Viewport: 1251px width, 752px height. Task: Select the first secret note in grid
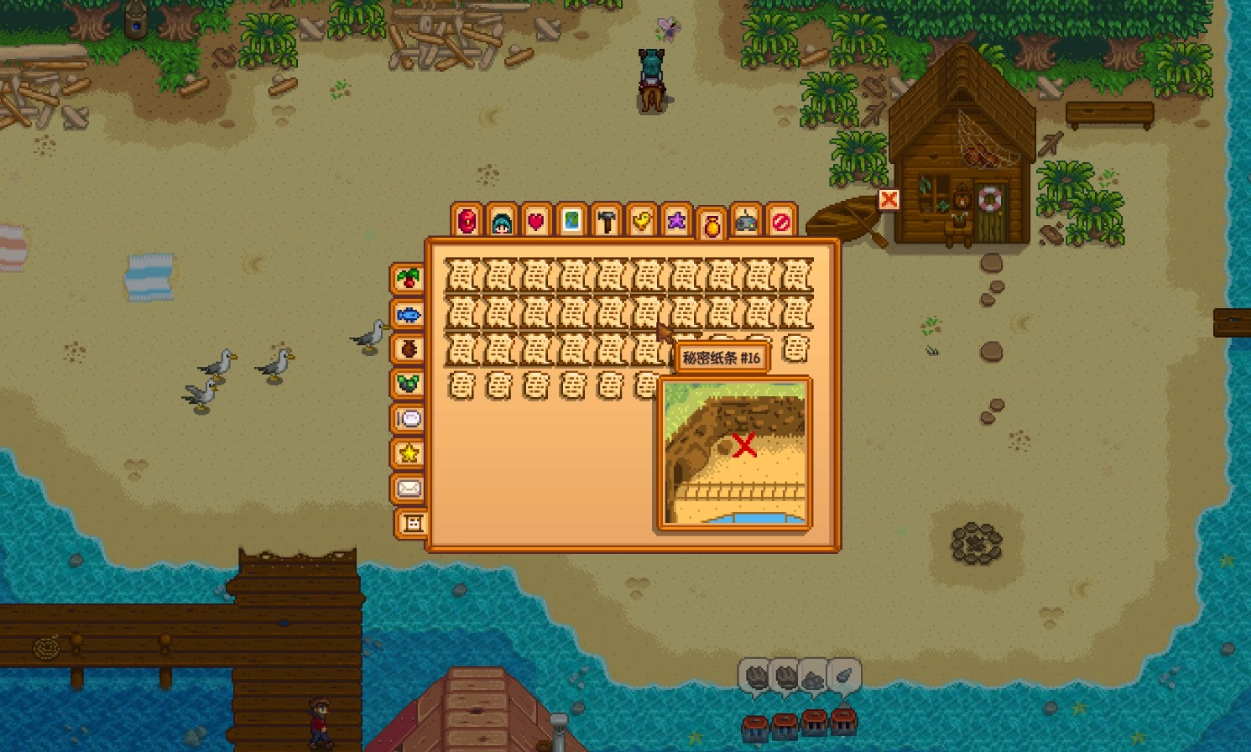click(461, 275)
